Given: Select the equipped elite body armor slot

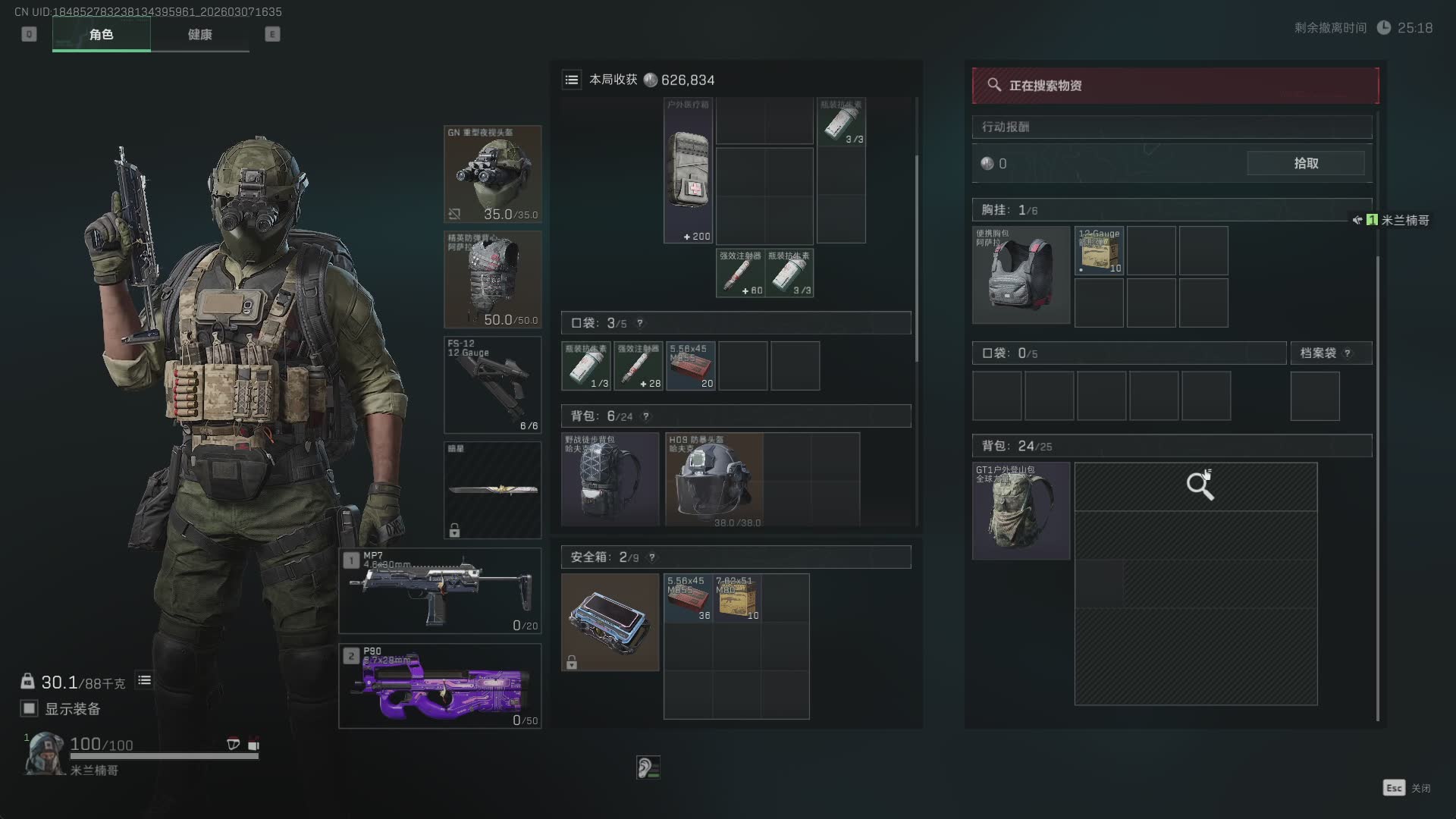Looking at the screenshot, I should [x=492, y=279].
